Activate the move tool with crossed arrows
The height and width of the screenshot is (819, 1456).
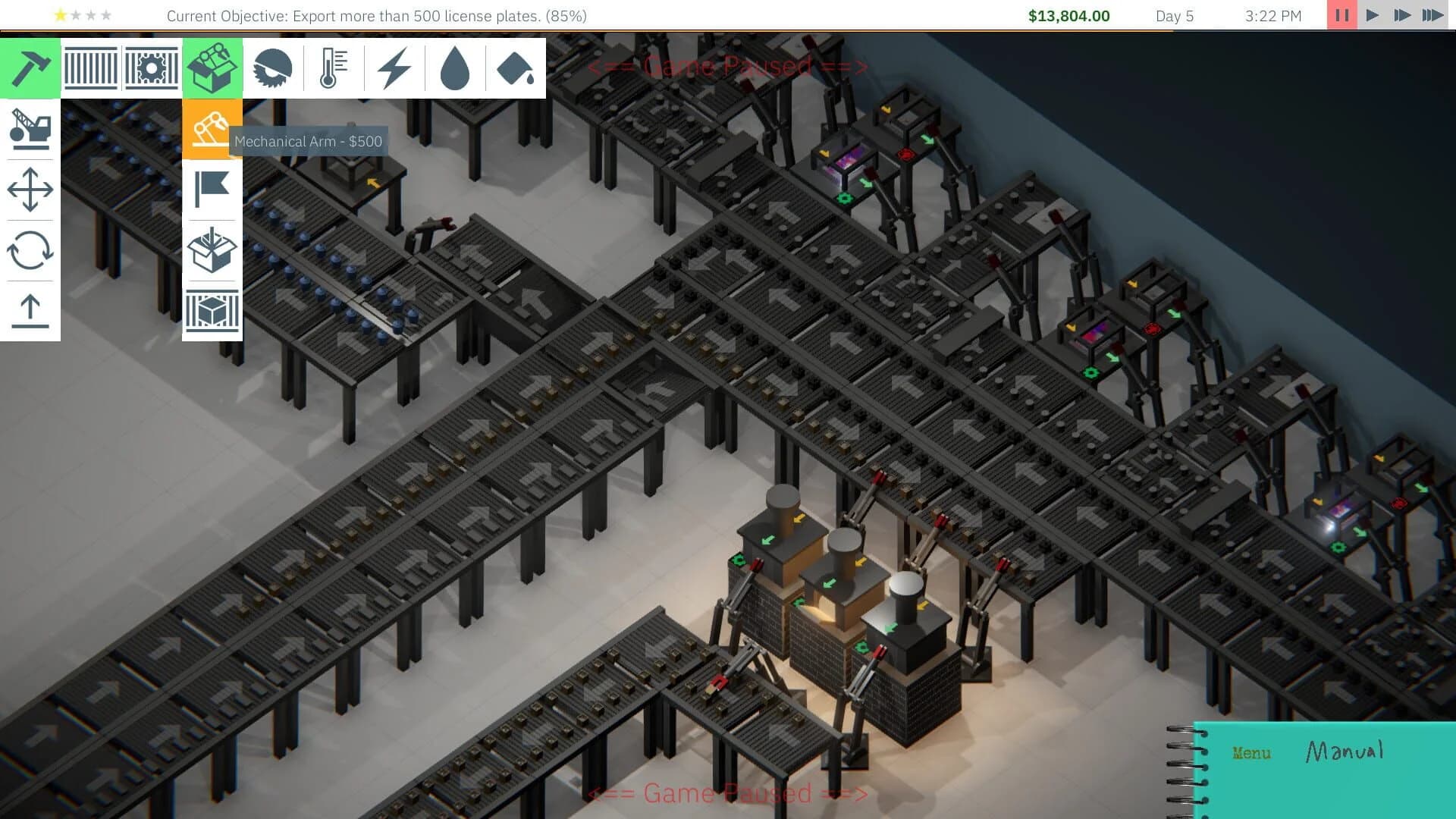click(x=30, y=190)
